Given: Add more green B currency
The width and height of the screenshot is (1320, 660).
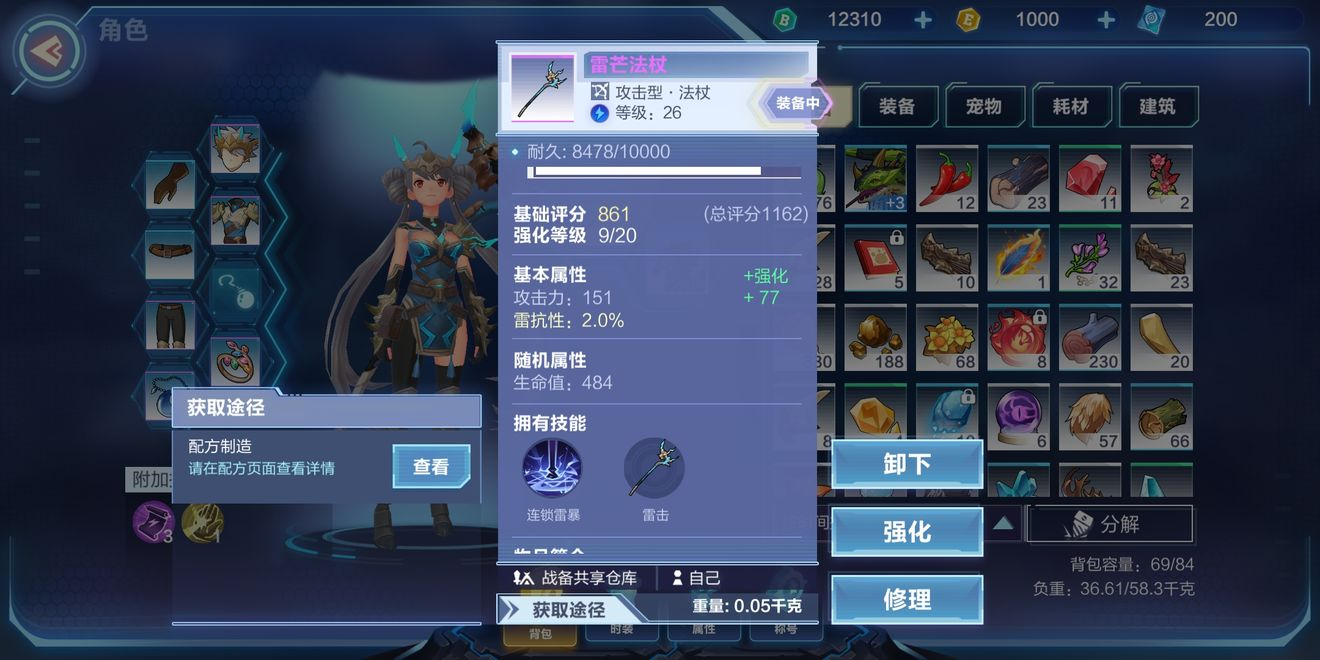Looking at the screenshot, I should click(922, 20).
